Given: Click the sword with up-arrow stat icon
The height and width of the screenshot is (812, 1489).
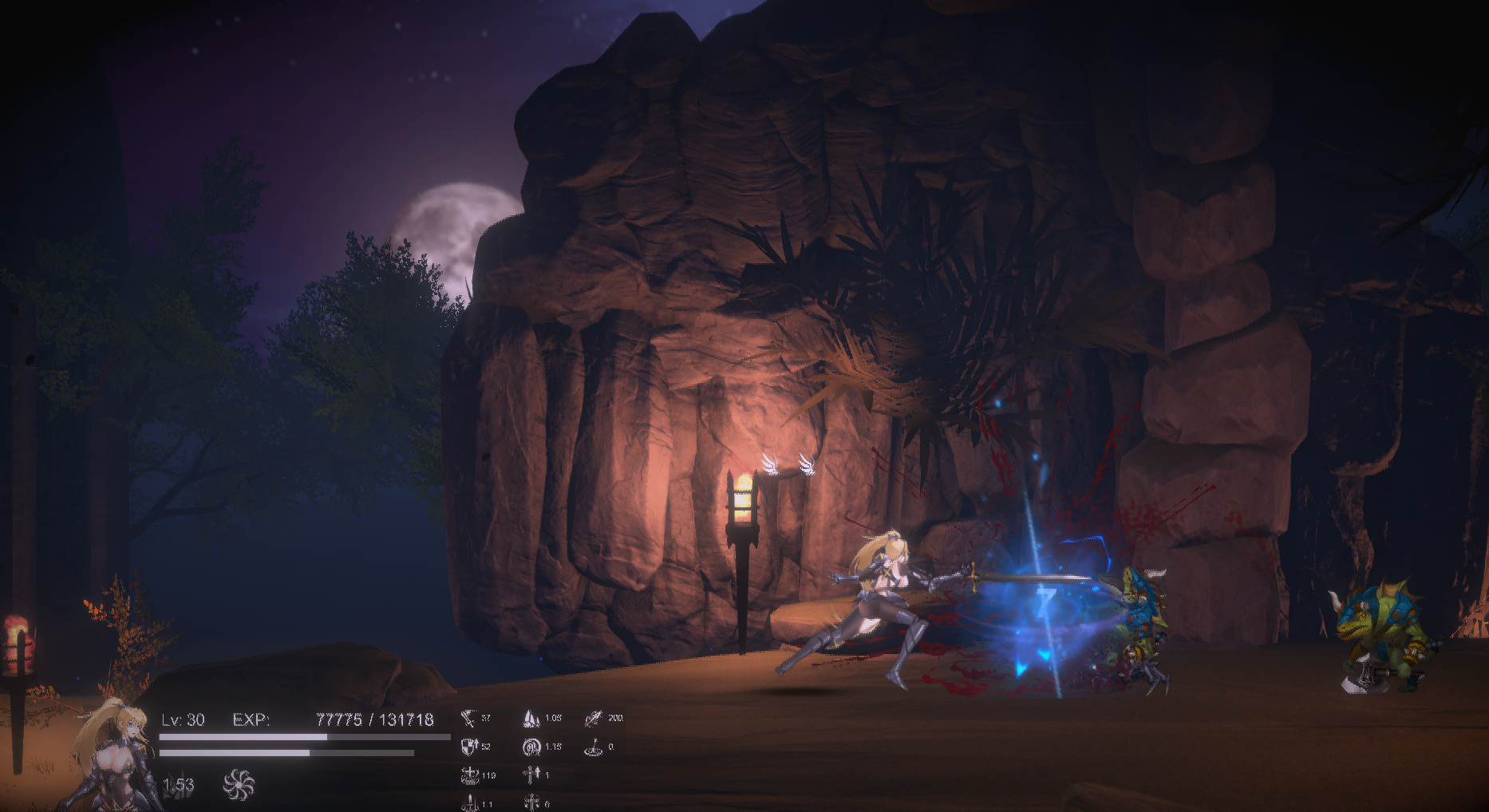Looking at the screenshot, I should pyautogui.click(x=531, y=775).
